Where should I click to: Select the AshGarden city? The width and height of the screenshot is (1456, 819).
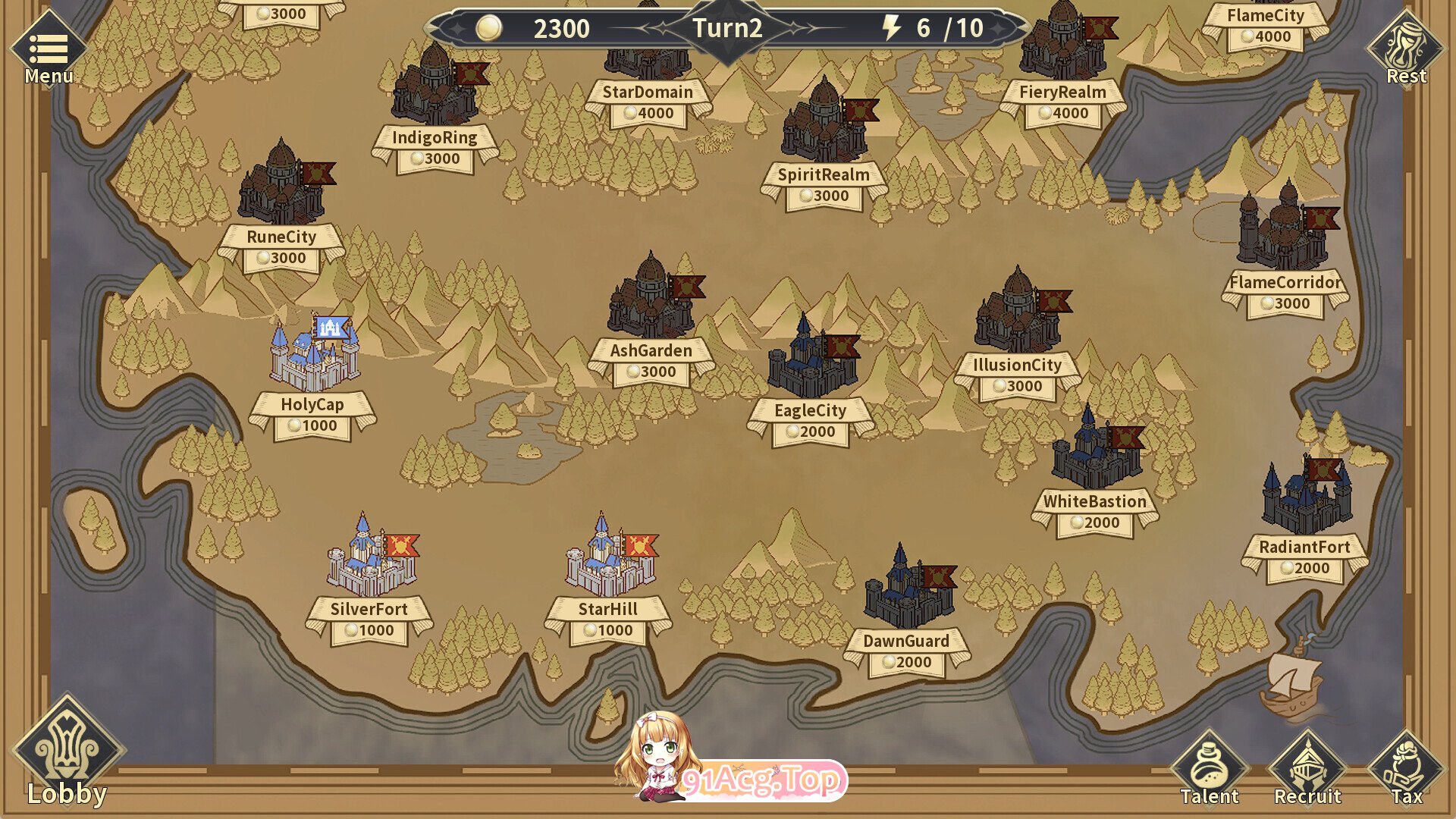pyautogui.click(x=651, y=300)
